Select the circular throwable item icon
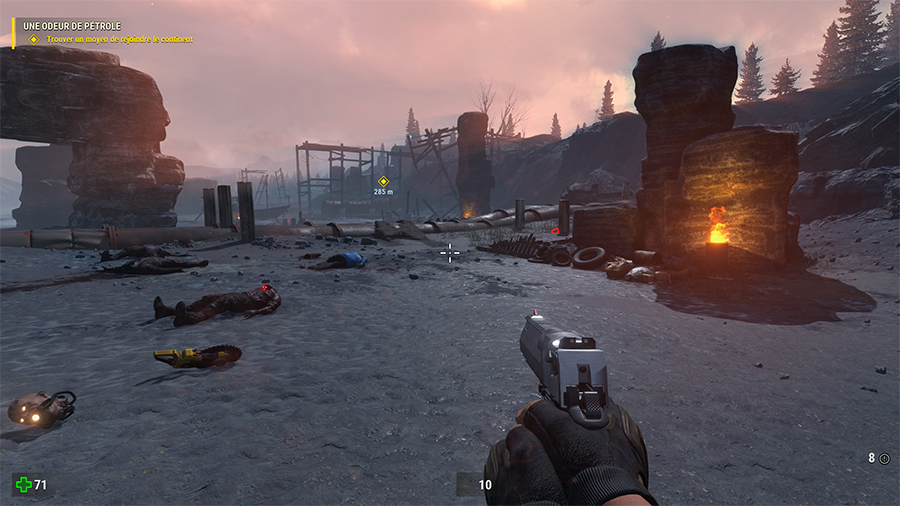 click(x=884, y=458)
